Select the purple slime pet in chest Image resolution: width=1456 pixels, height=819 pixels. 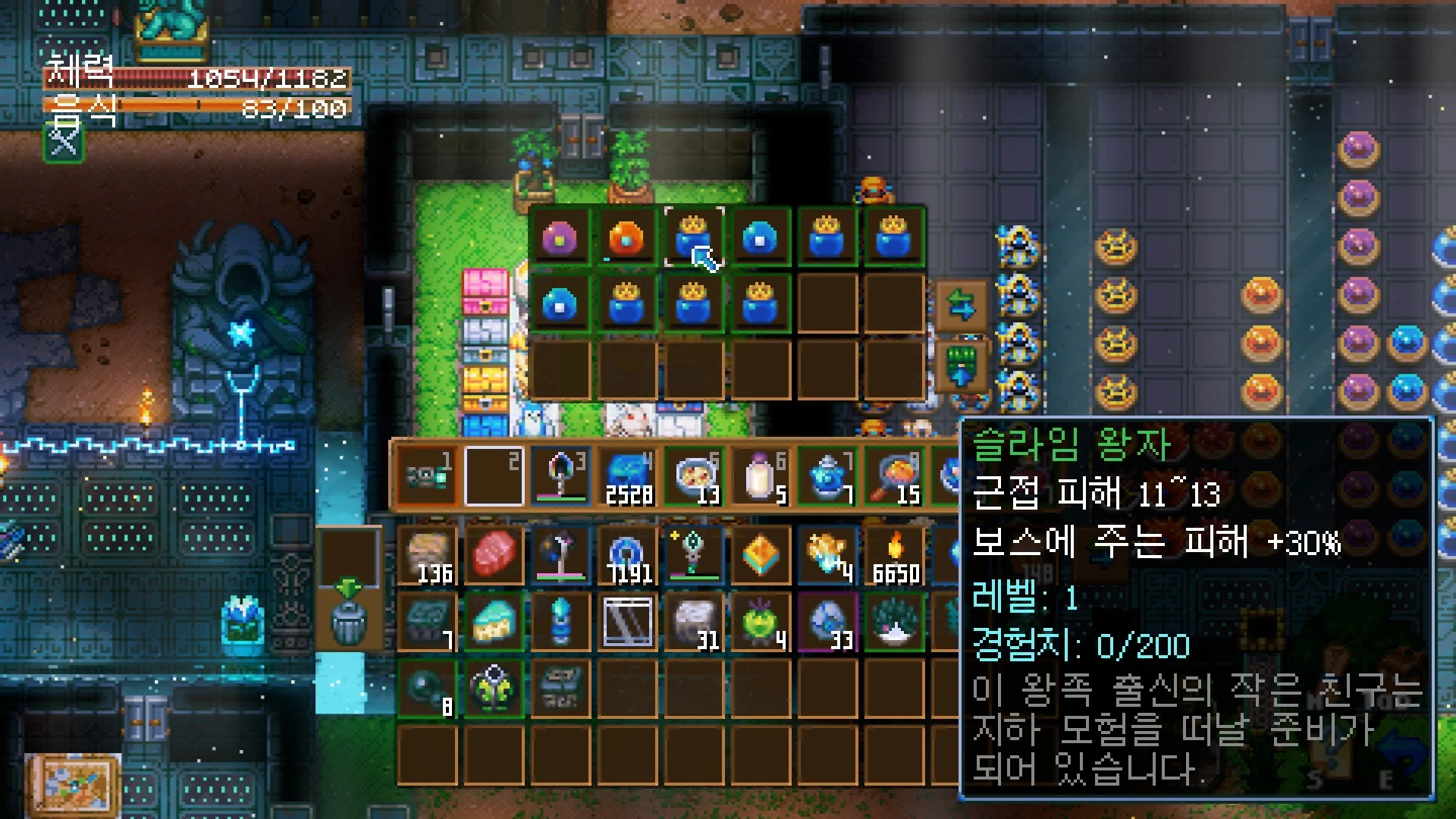(x=560, y=237)
